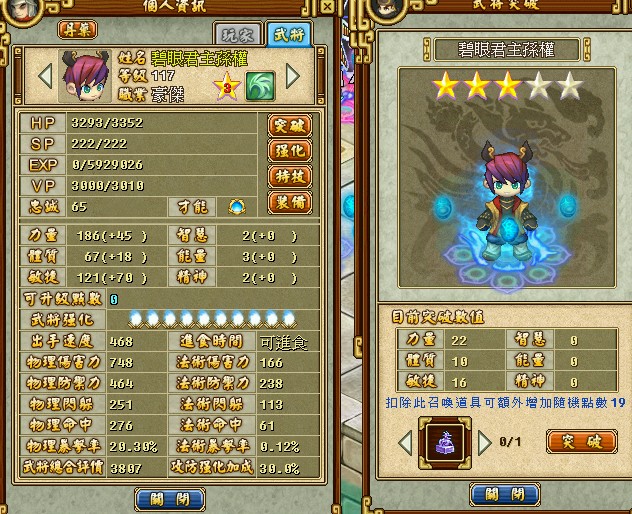Viewport: 632px width, 514px height.
Task: Open the 裝備 equipment screen
Action: (x=289, y=203)
